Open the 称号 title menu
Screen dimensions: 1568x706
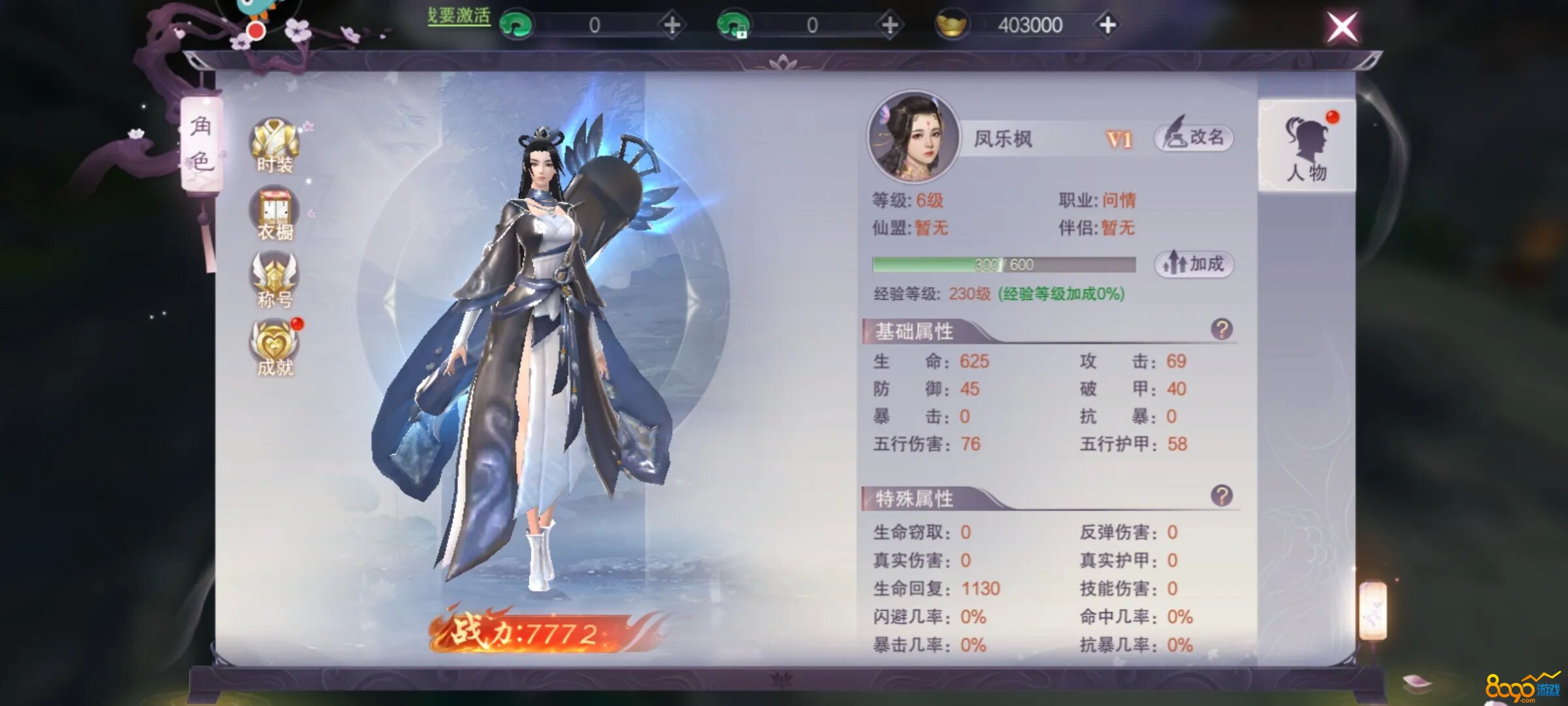[x=275, y=282]
